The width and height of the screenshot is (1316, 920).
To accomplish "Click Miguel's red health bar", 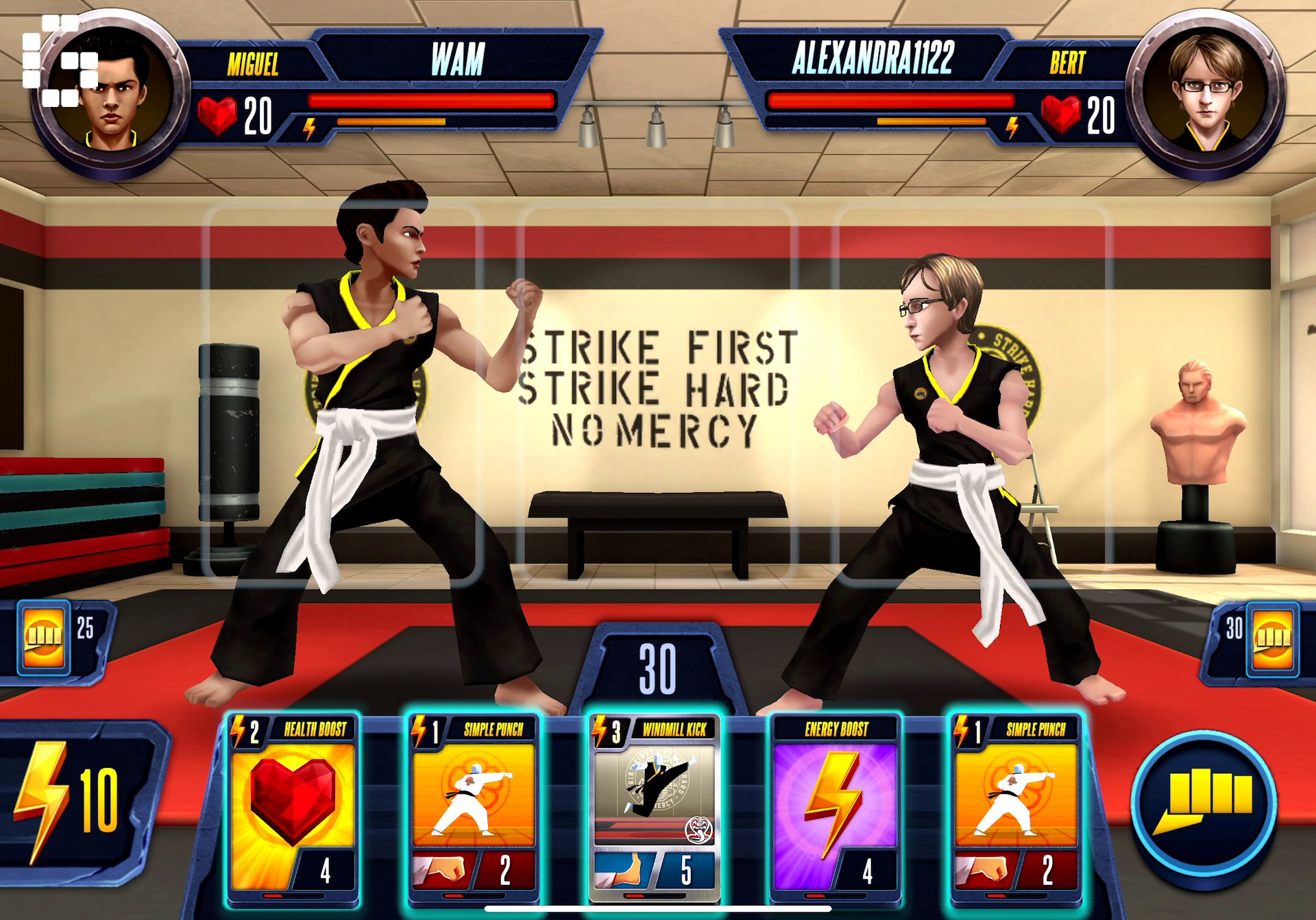I will pyautogui.click(x=432, y=99).
